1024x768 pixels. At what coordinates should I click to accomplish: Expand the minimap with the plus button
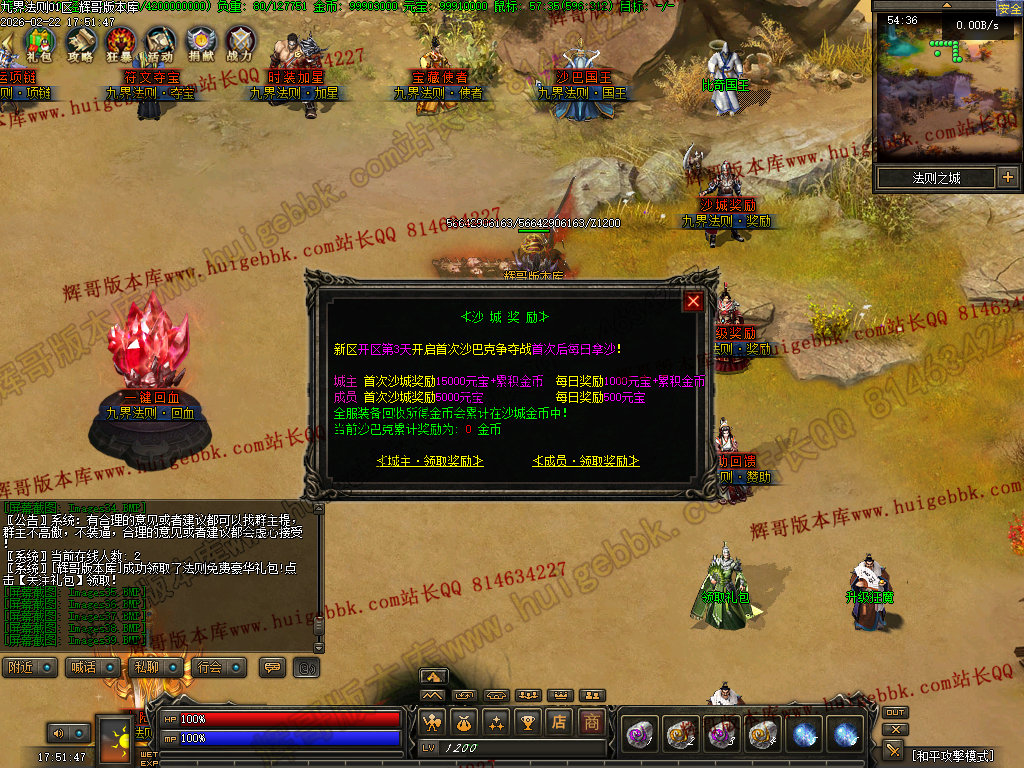1007,178
